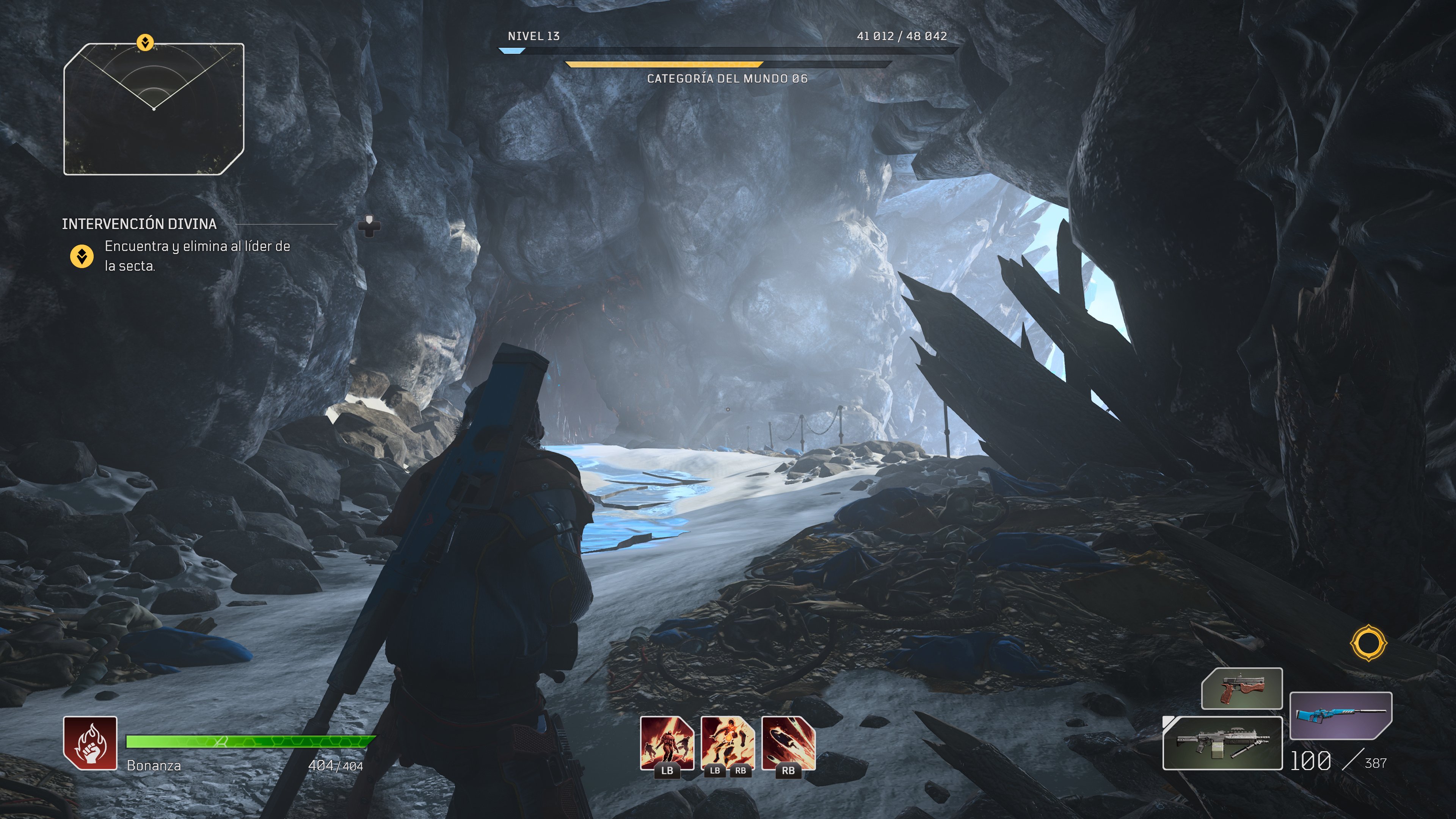Click the yellow waypoint marker atop the minimap

point(145,42)
